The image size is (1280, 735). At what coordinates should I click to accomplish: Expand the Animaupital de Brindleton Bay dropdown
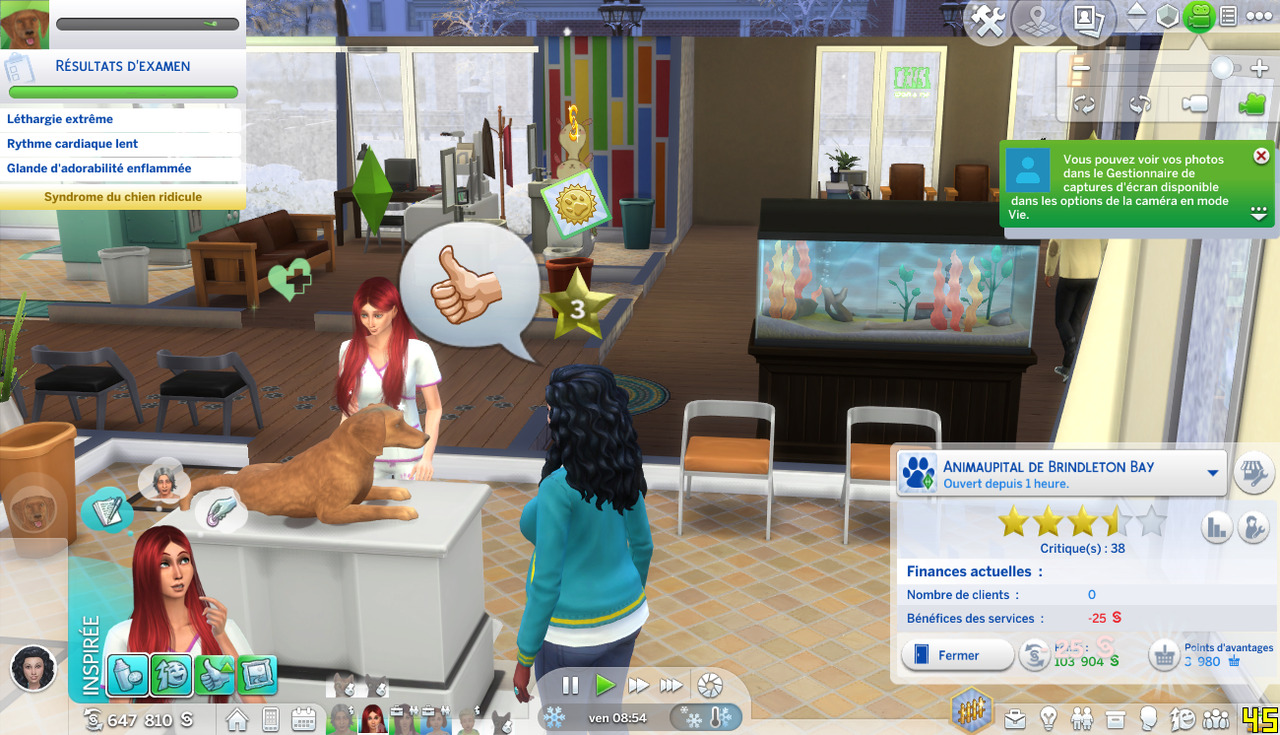1214,473
